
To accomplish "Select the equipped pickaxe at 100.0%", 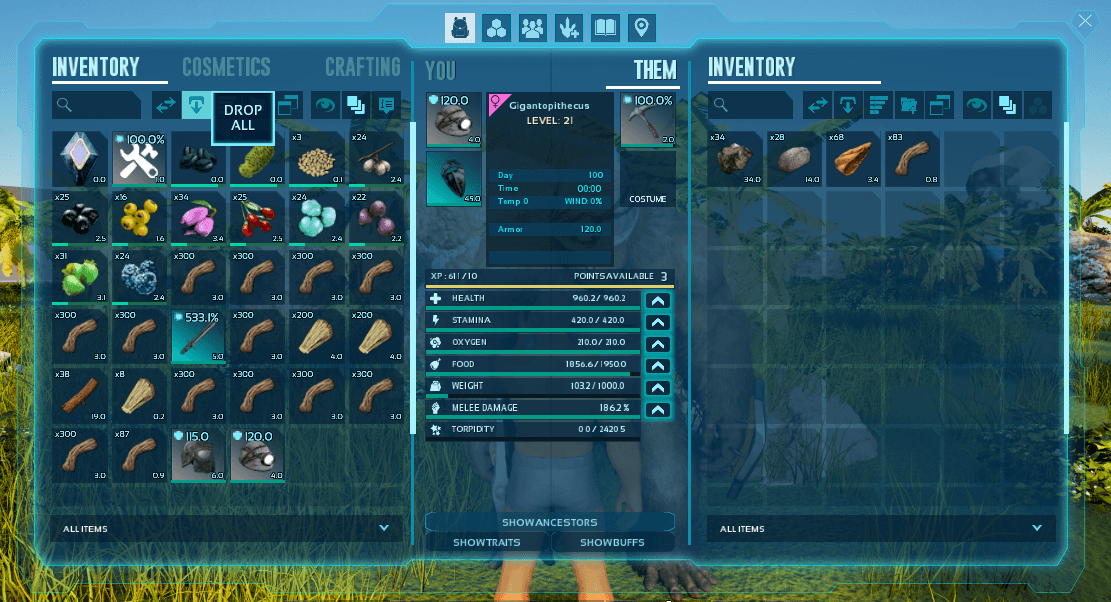I will [x=648, y=121].
